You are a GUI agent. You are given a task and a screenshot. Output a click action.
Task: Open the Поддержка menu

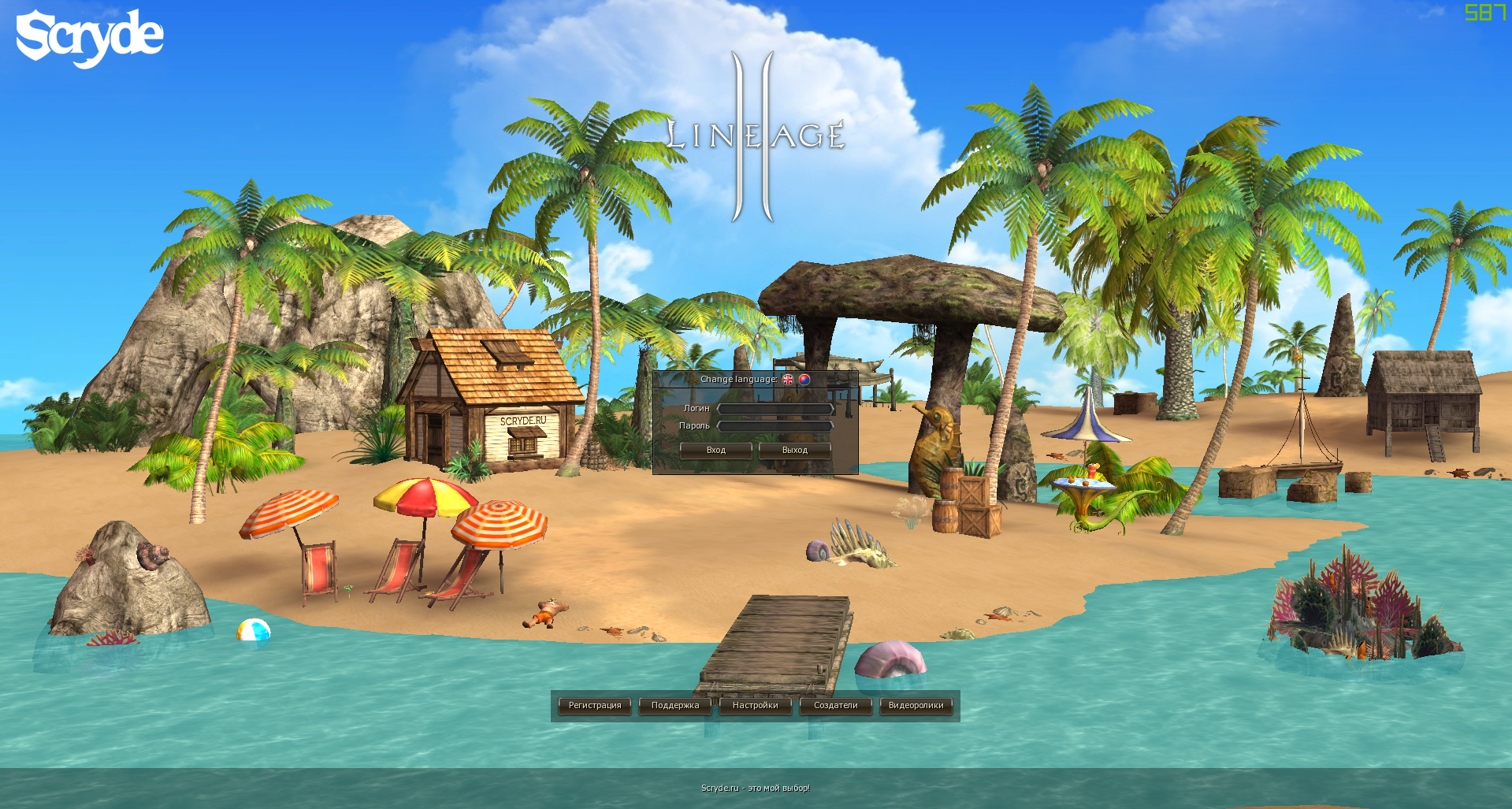(674, 705)
